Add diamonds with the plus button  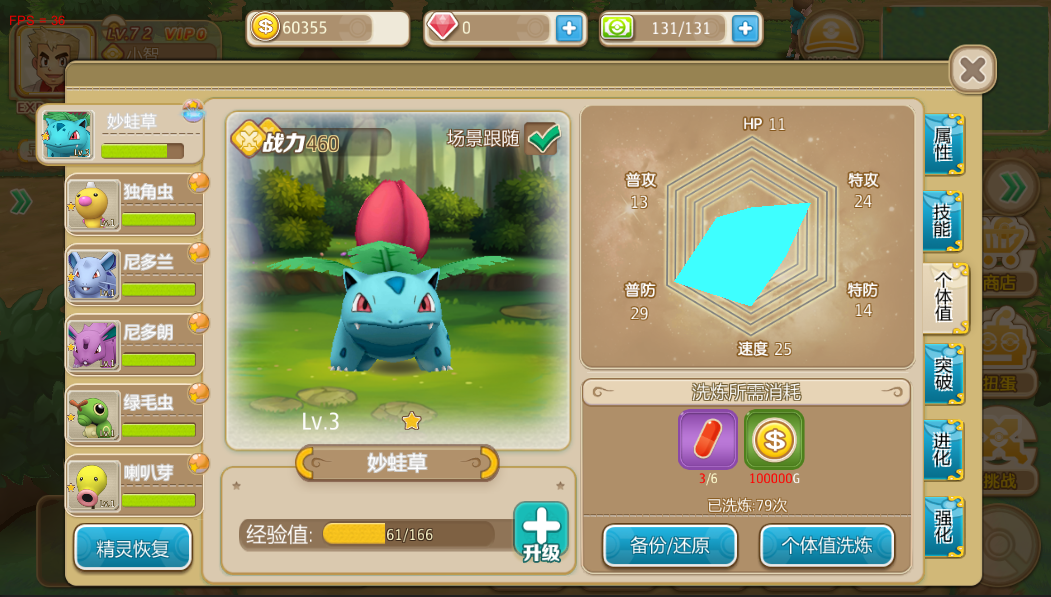click(569, 28)
